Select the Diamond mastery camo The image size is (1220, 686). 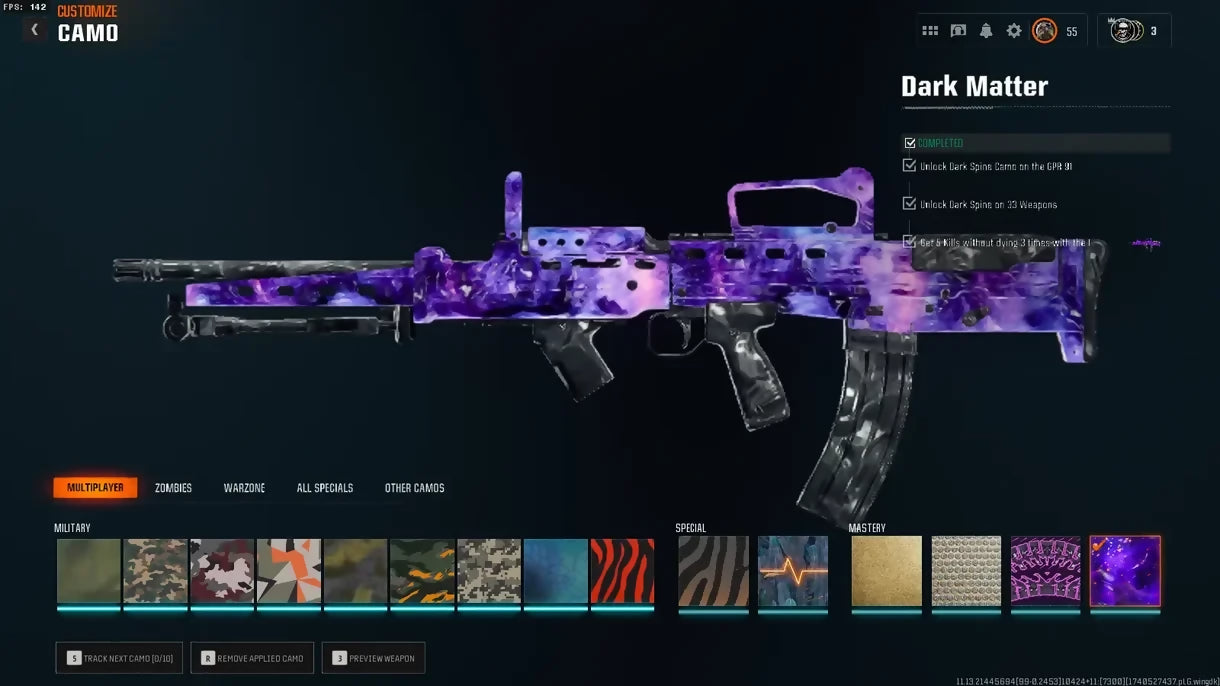click(966, 571)
